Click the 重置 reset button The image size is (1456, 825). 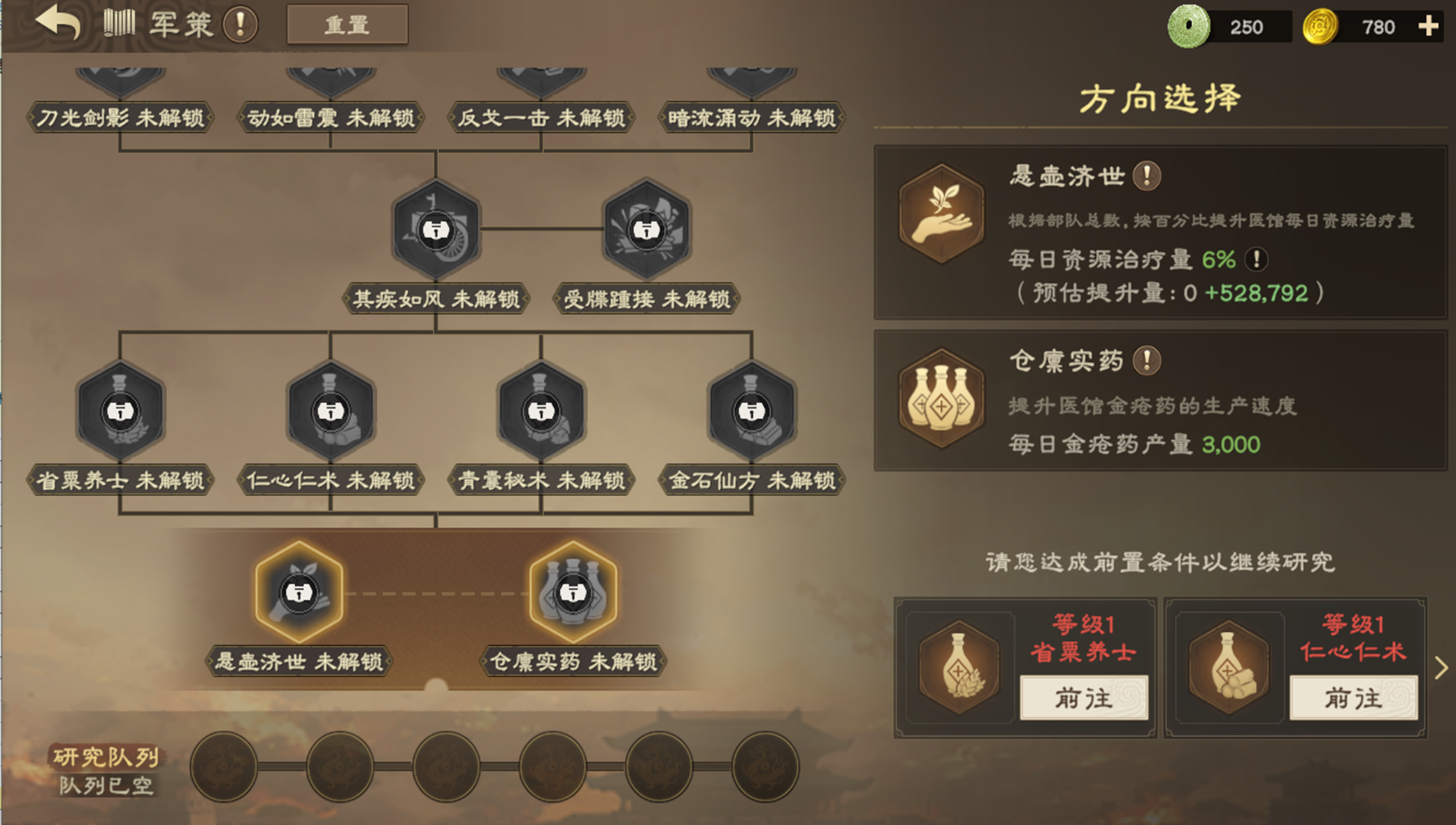pyautogui.click(x=347, y=25)
